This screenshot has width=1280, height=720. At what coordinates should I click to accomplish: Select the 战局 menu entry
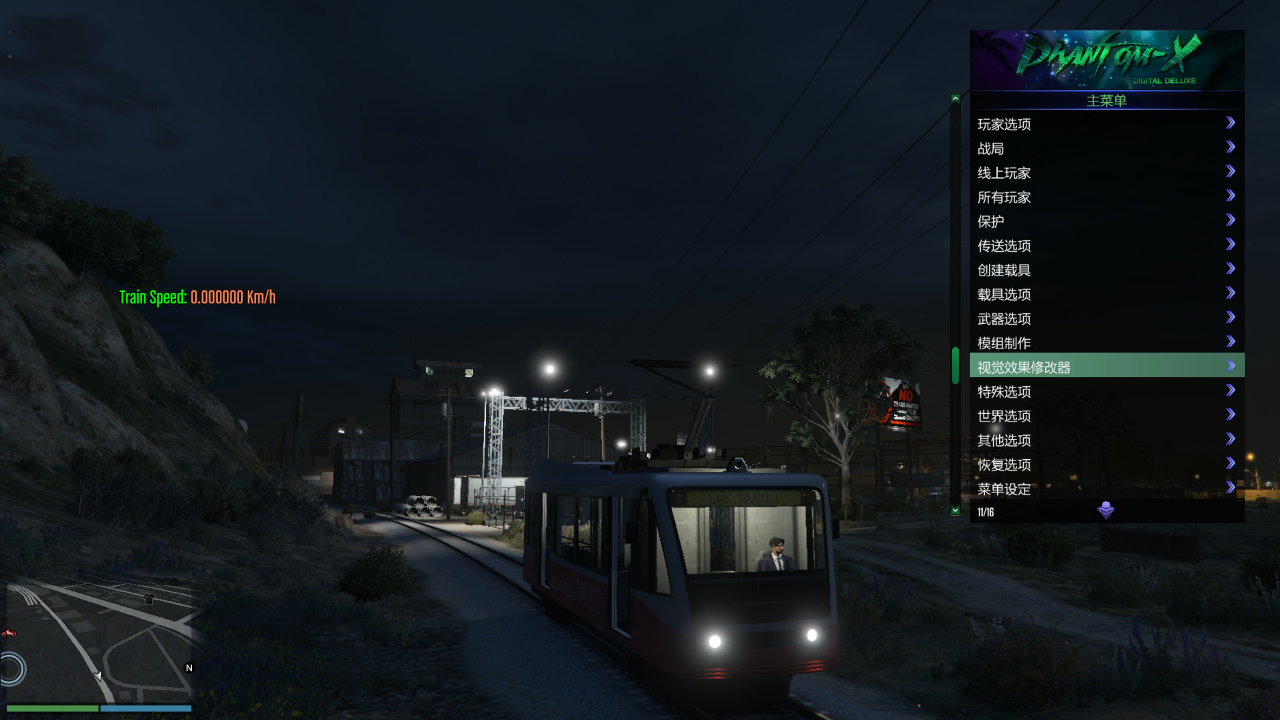[x=1105, y=148]
